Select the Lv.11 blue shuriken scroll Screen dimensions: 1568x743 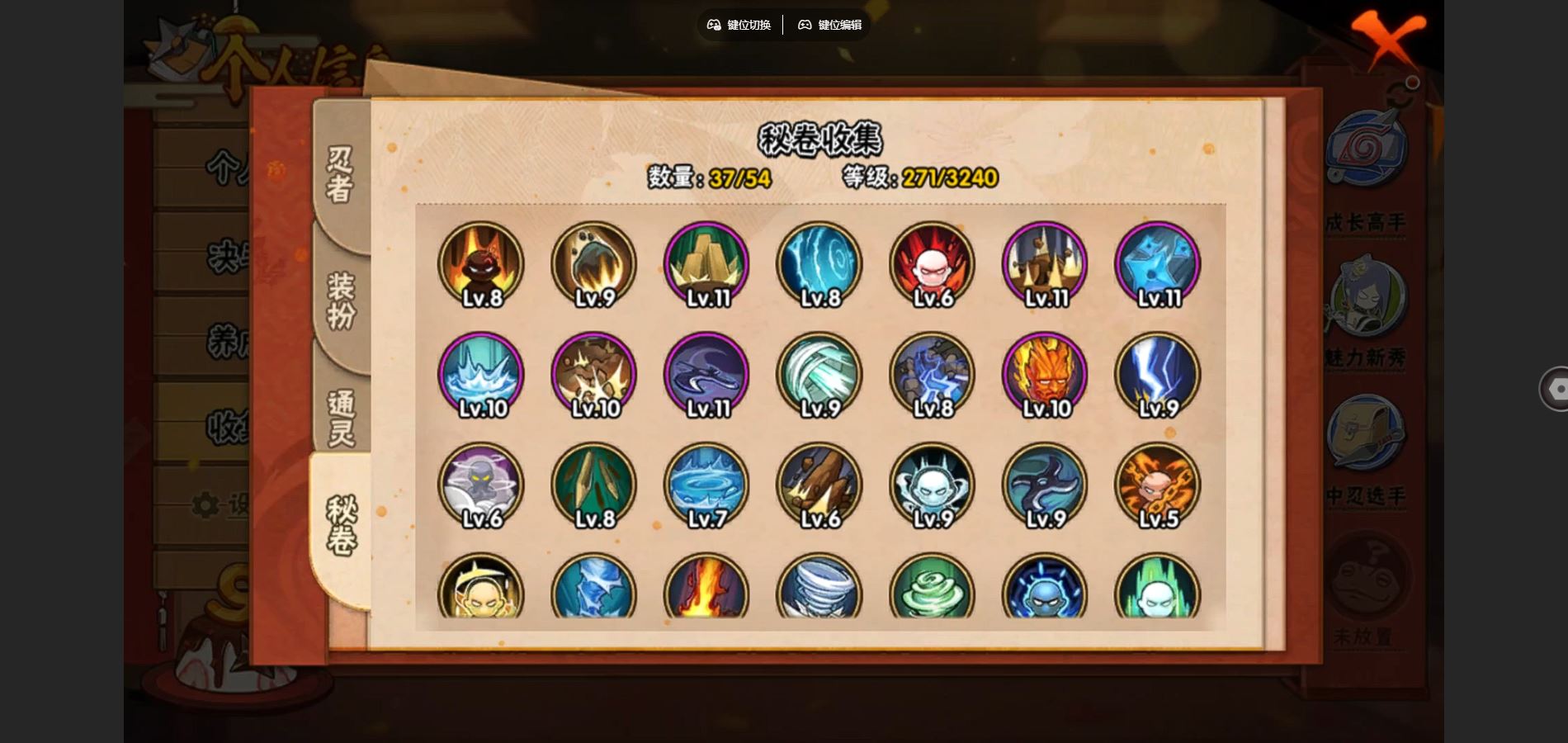[1157, 264]
